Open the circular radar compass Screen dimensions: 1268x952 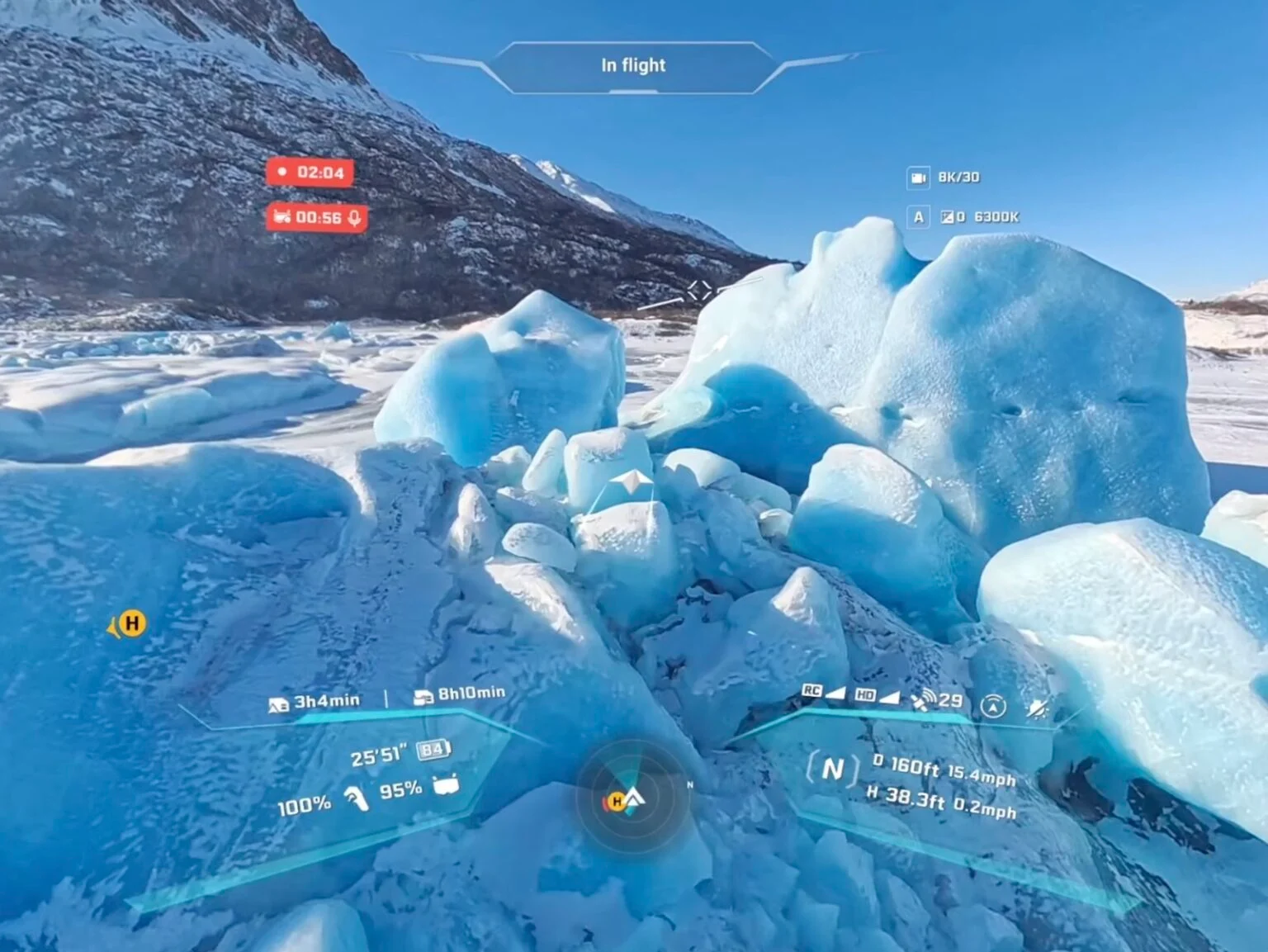(x=633, y=798)
